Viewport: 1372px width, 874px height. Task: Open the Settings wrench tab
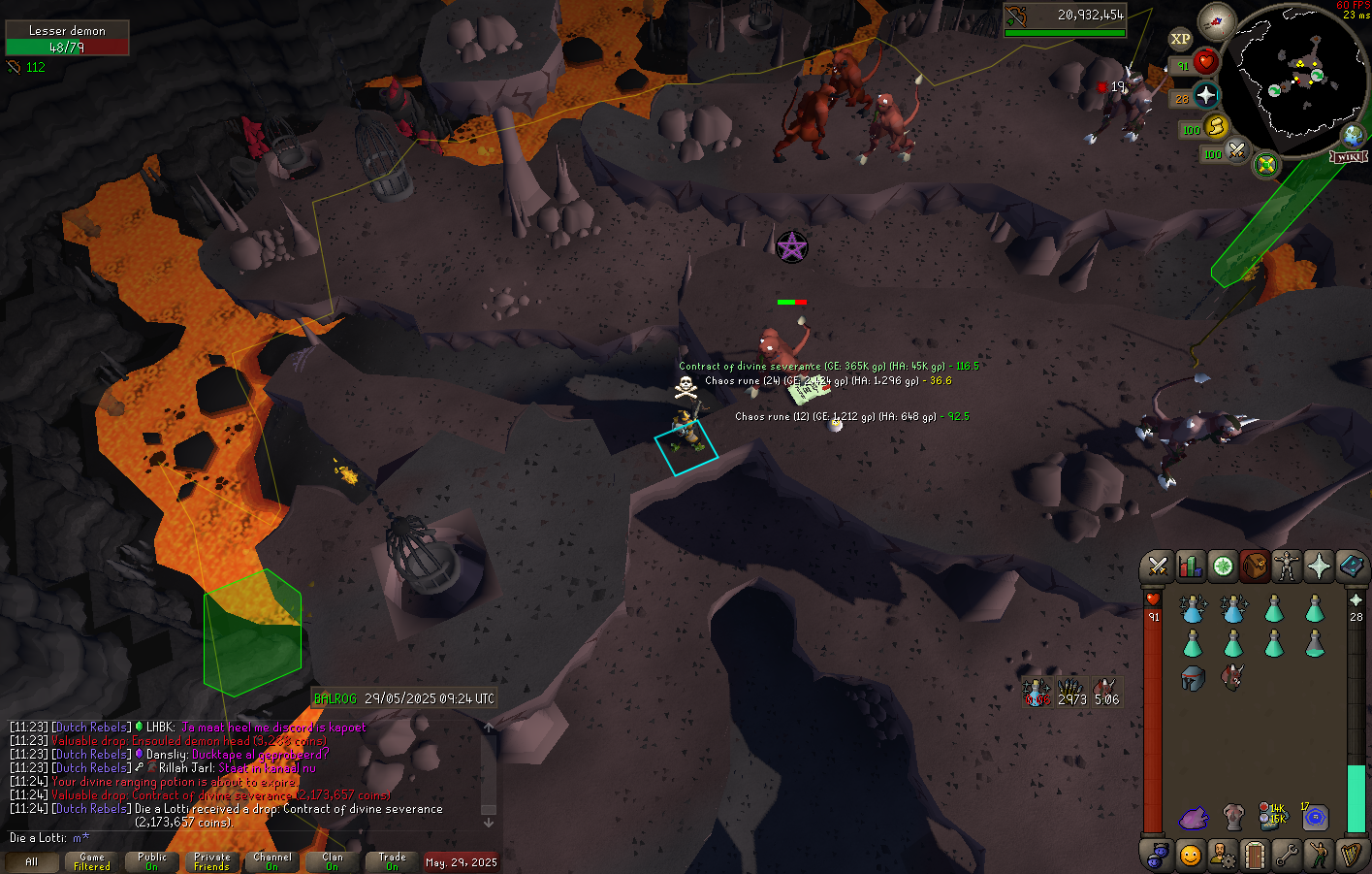click(x=1287, y=856)
